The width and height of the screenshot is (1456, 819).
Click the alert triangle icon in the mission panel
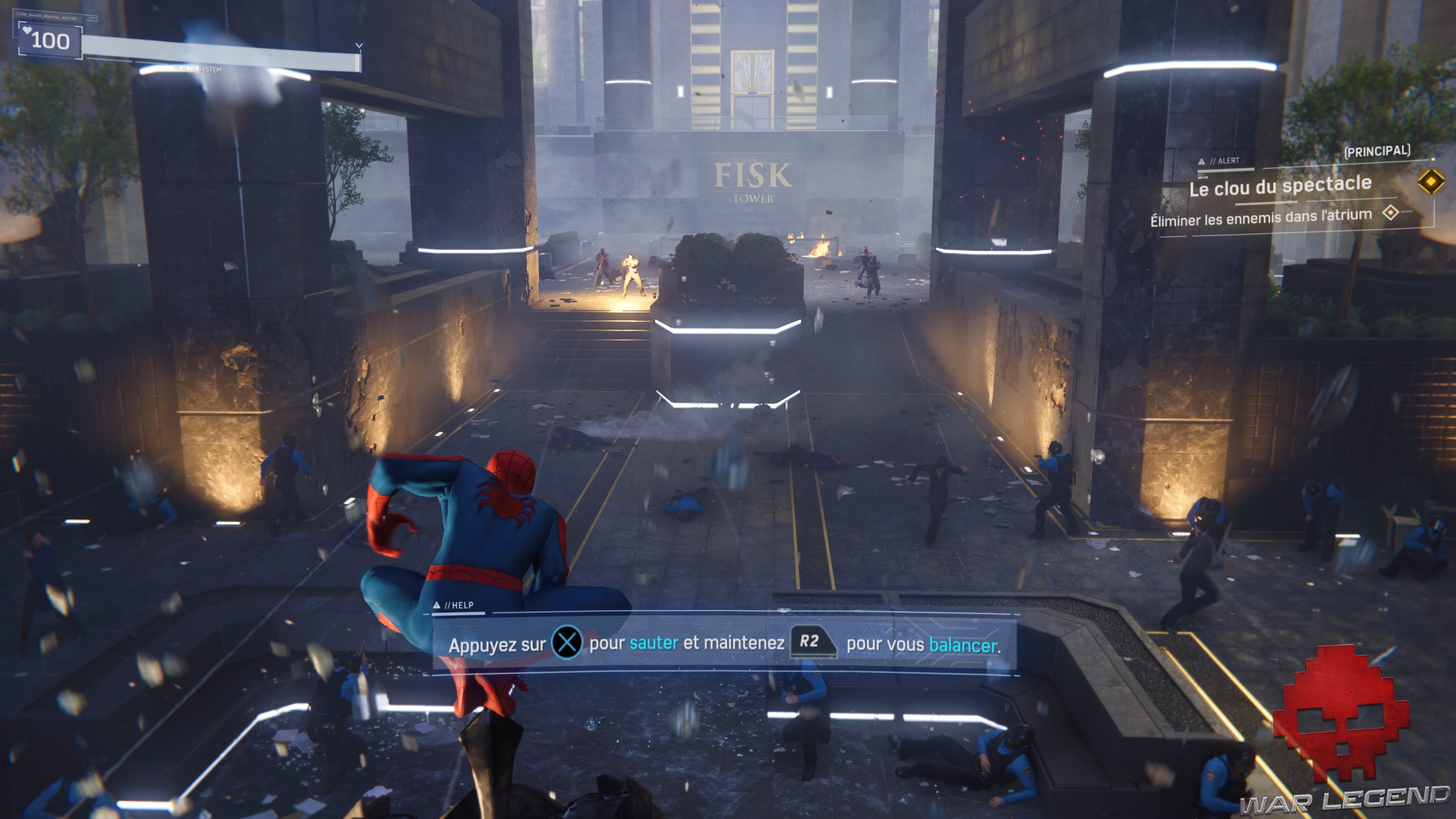coord(1202,161)
